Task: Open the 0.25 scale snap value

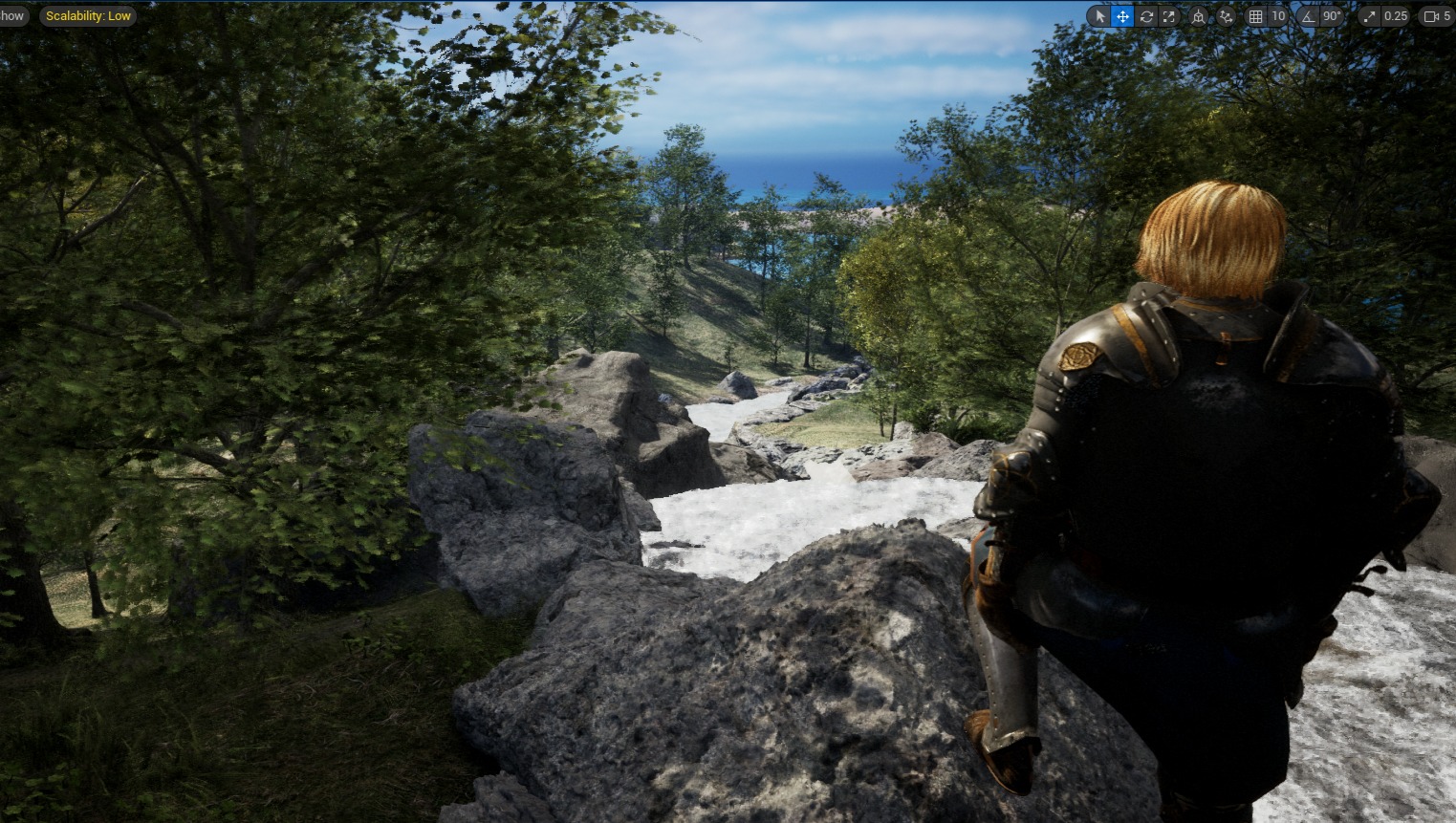Action: 1396,16
